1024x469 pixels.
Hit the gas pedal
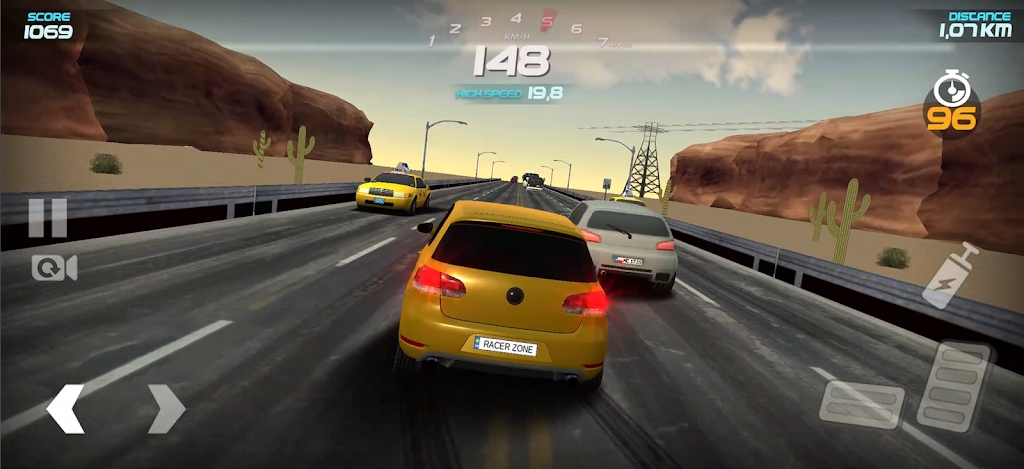(953, 386)
